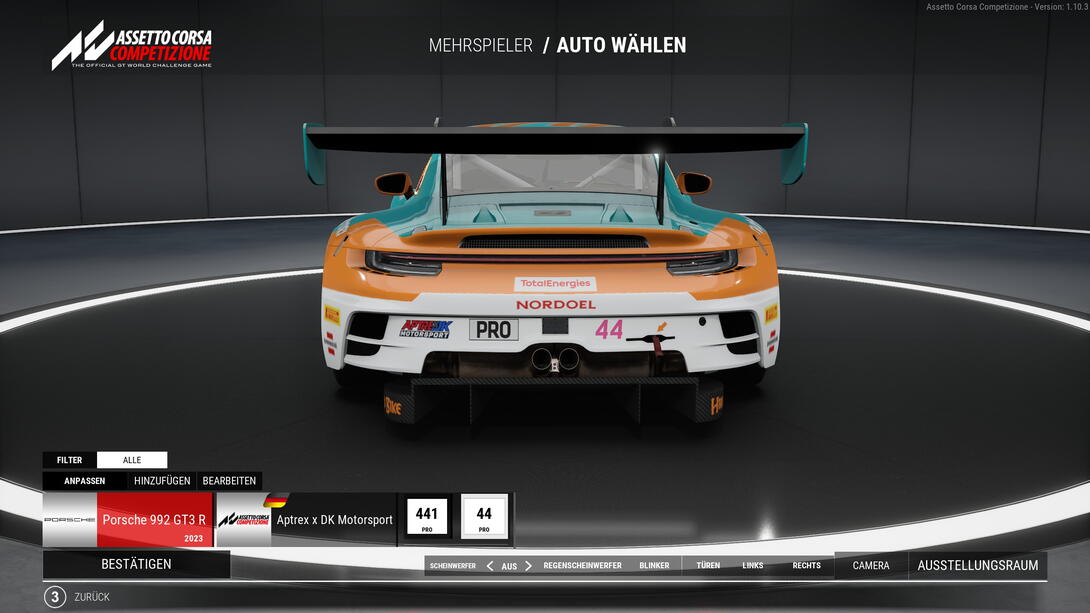Viewport: 1090px width, 613px height.
Task: Pick the 44 PRO number plate
Action: [484, 518]
